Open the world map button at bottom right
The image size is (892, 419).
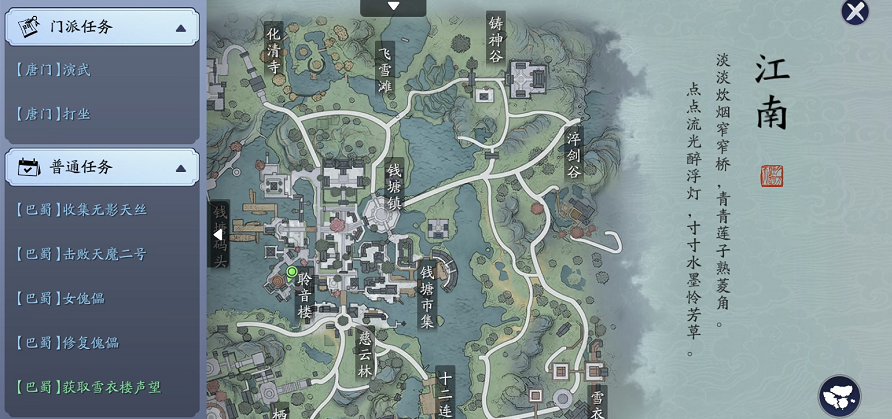point(839,396)
